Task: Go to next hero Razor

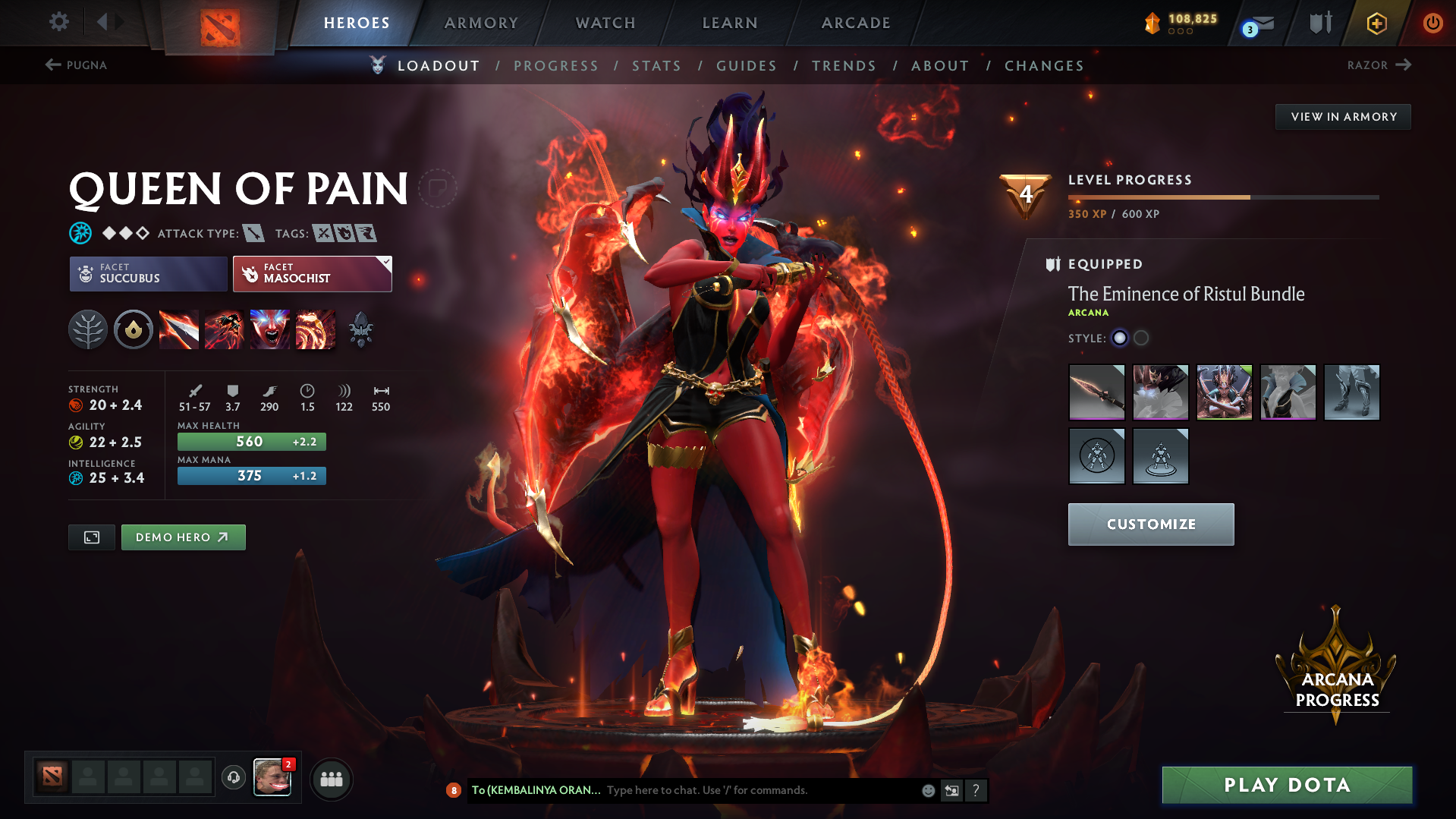Action: tap(1379, 65)
